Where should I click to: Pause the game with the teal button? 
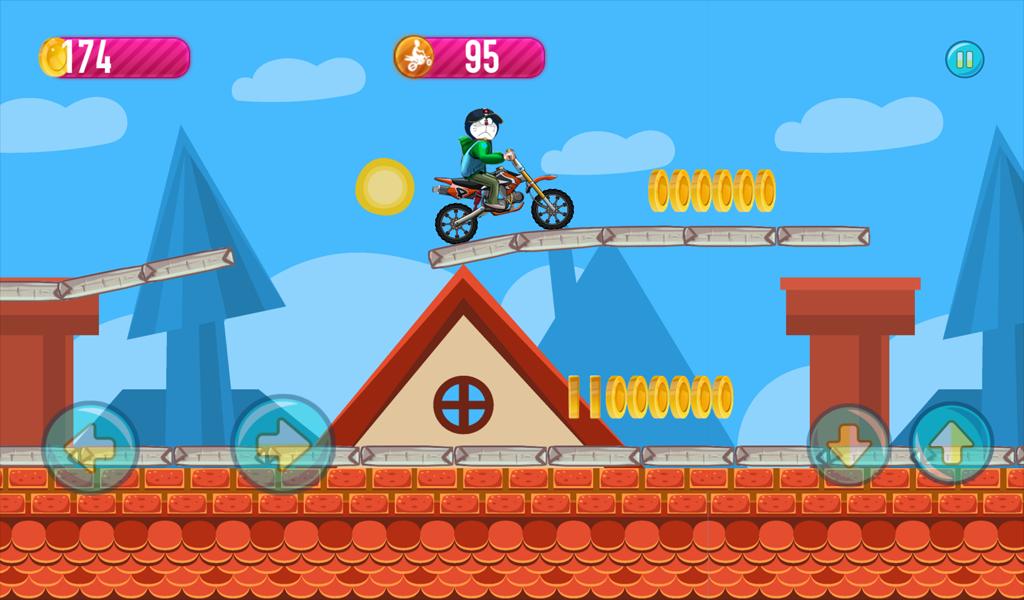coord(964,59)
